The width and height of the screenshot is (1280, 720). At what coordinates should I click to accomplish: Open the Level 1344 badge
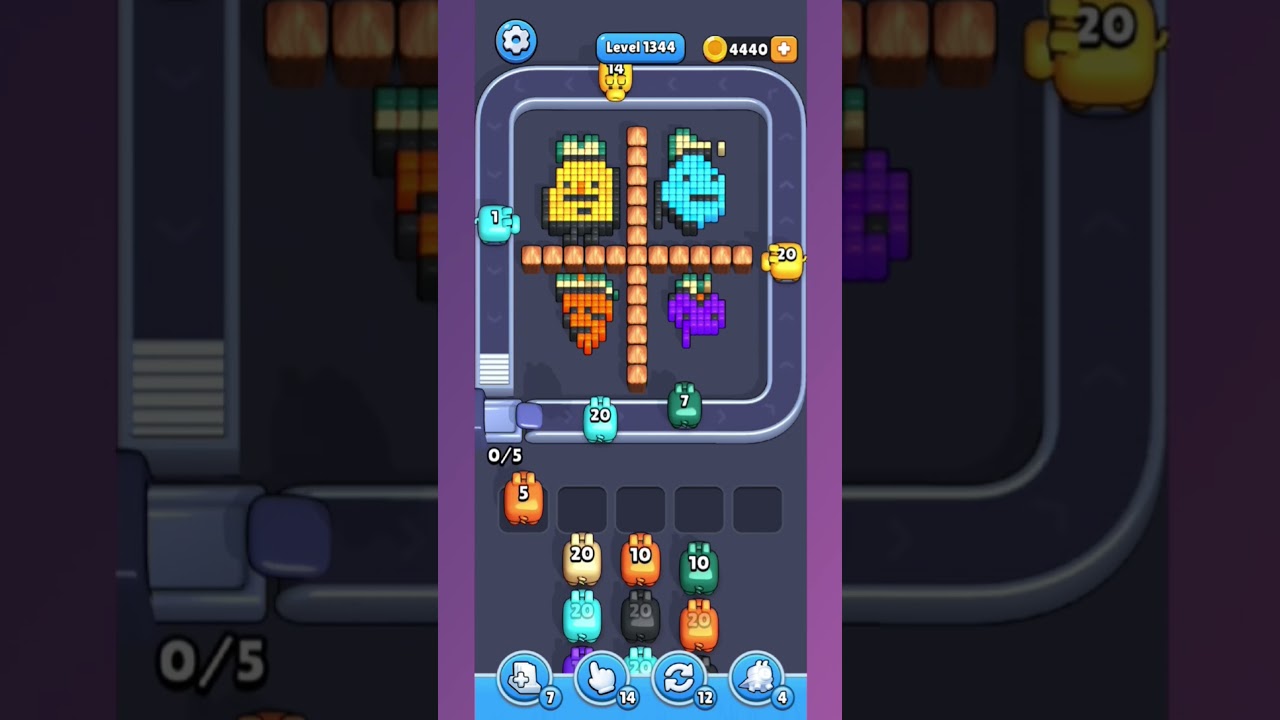click(x=640, y=46)
